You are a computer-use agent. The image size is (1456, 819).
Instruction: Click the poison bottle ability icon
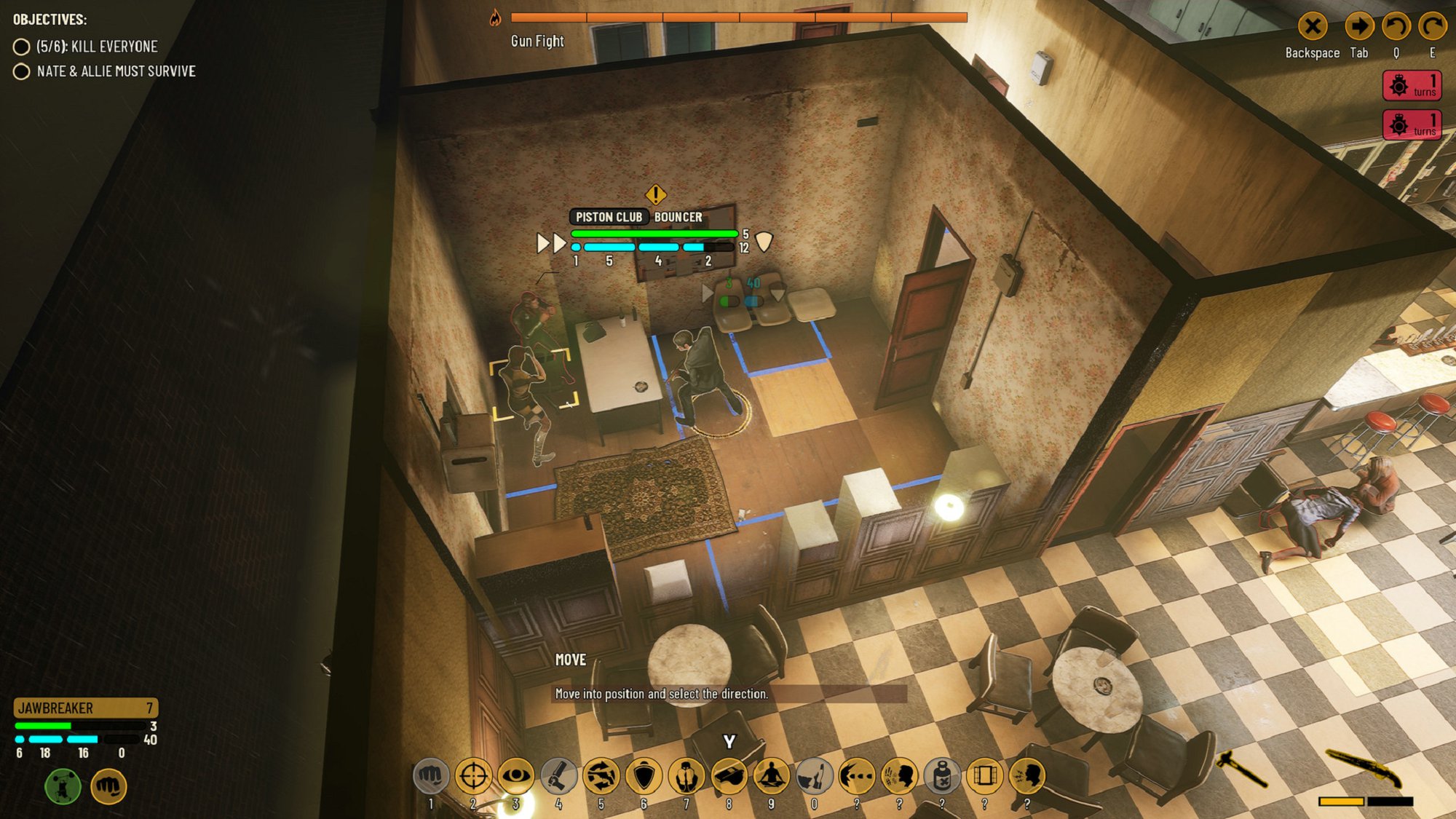pos(942,775)
